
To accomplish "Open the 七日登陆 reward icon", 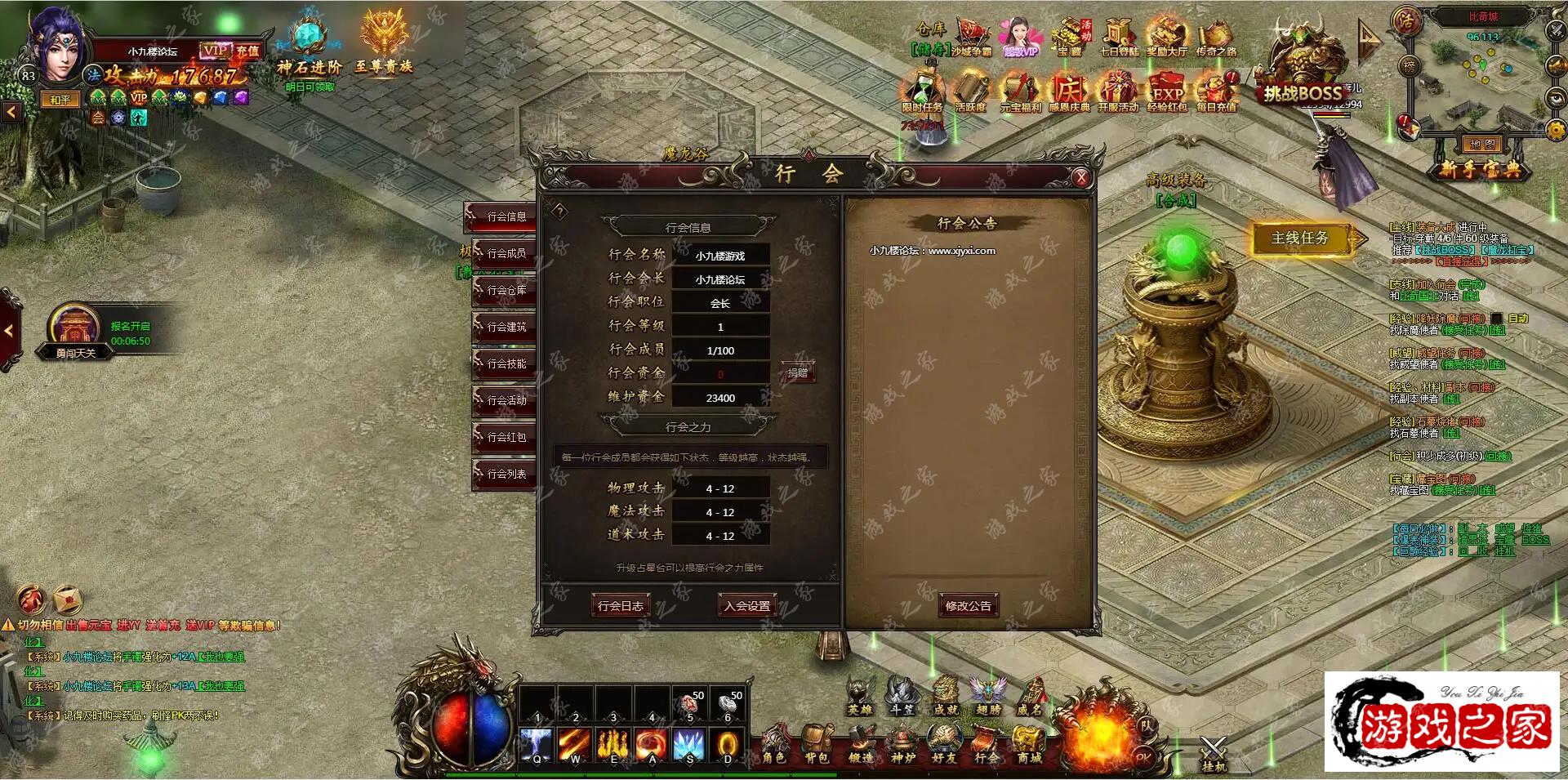I will tap(1118, 38).
